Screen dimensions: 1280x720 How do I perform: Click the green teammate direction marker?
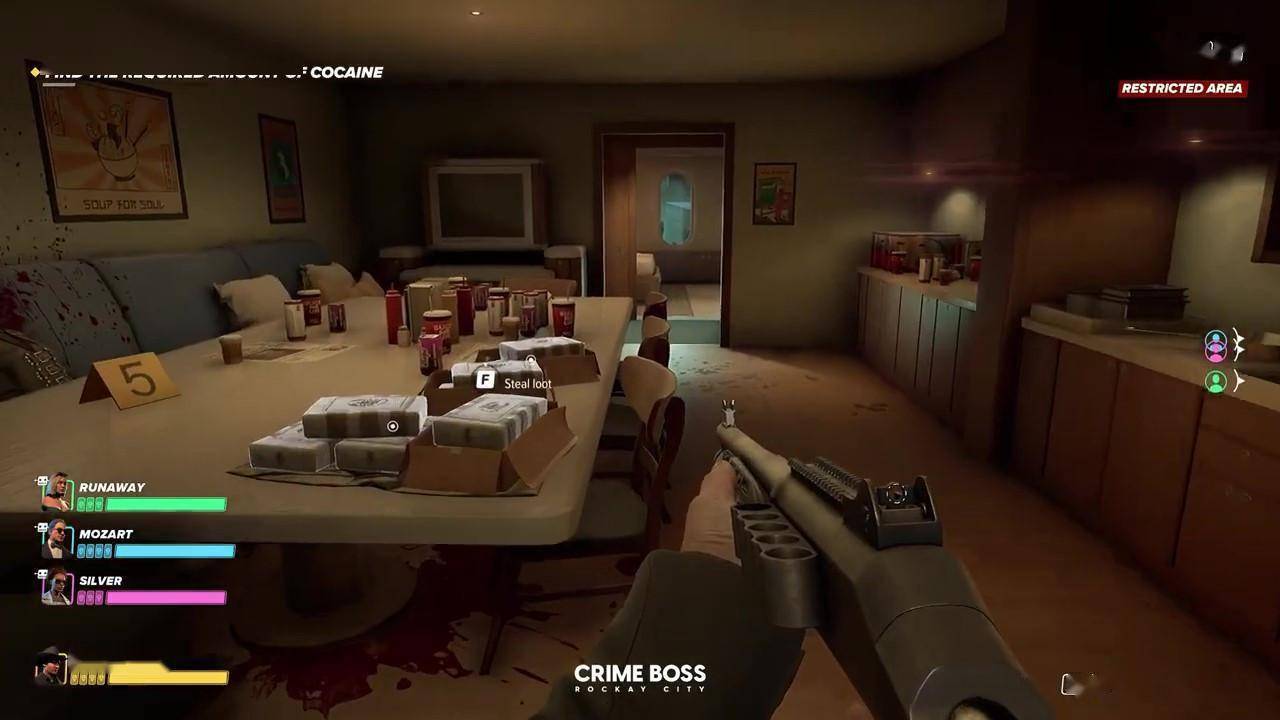tap(1216, 381)
